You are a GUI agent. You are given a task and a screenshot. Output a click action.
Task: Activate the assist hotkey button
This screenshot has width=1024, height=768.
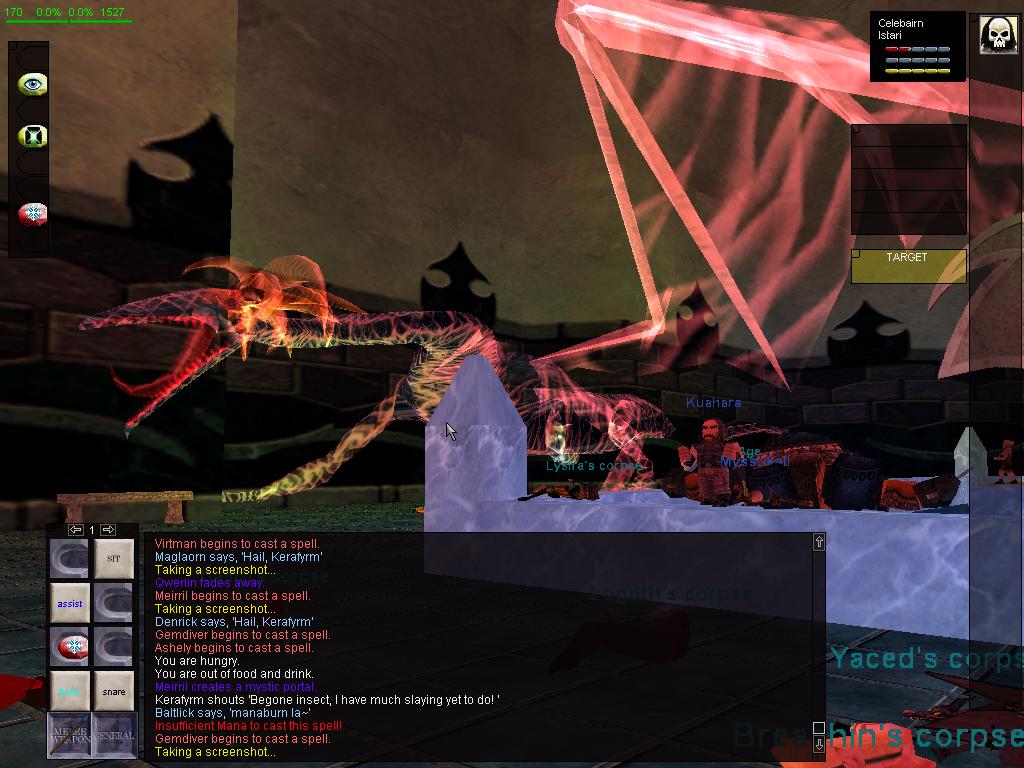tap(70, 604)
